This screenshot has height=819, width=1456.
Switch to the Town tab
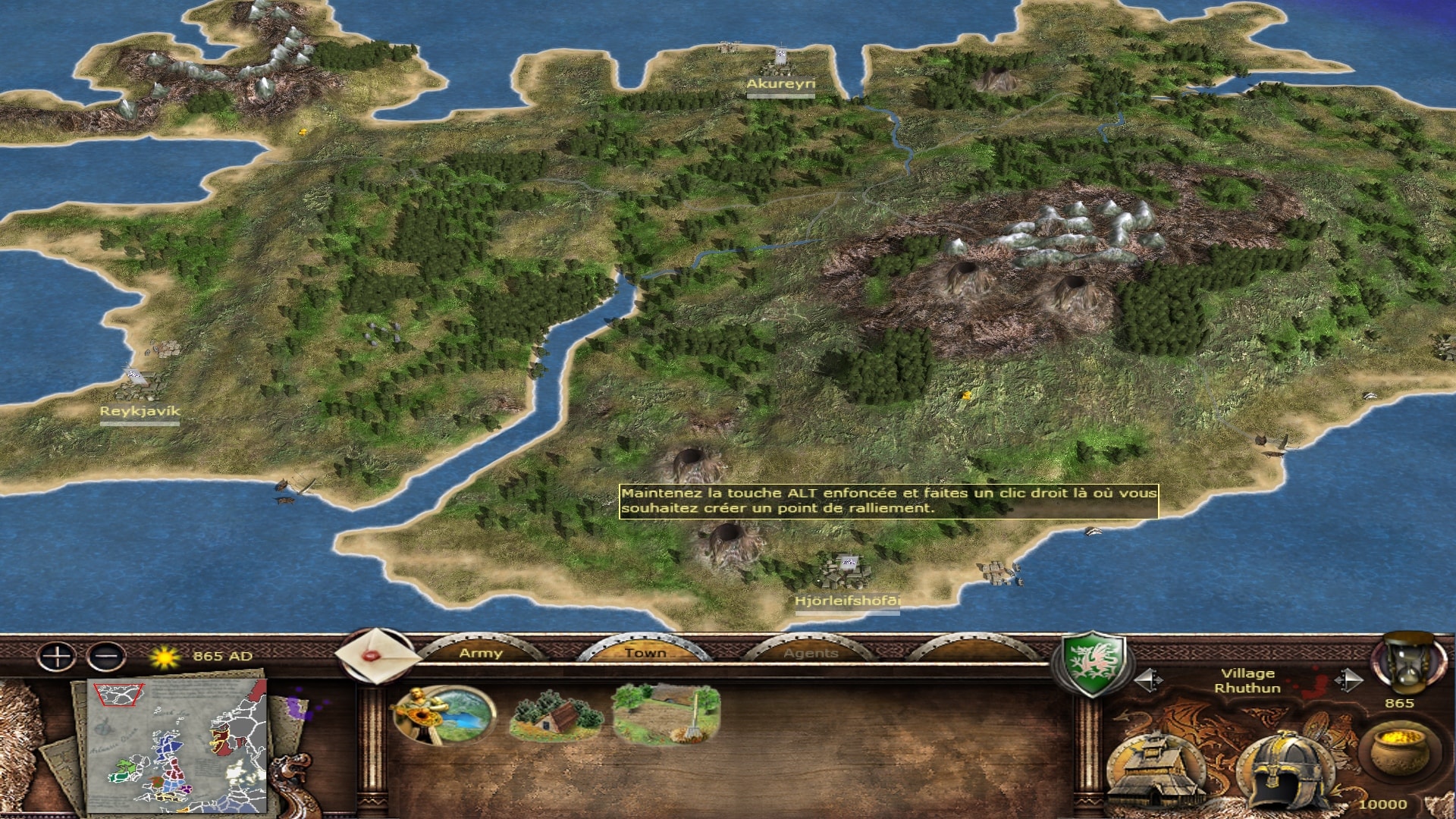pos(645,652)
